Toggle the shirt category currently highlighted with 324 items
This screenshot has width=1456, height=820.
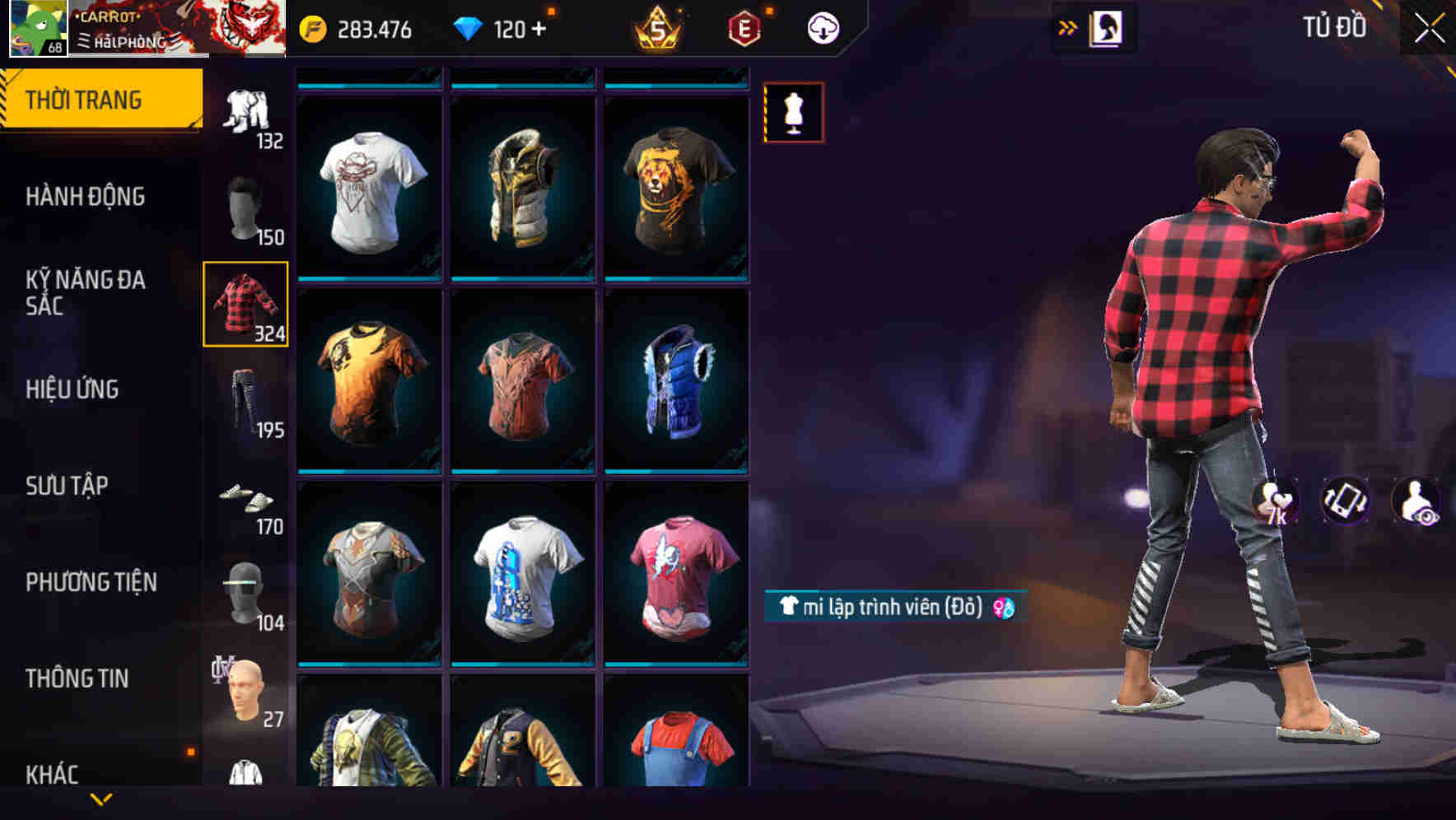245,305
